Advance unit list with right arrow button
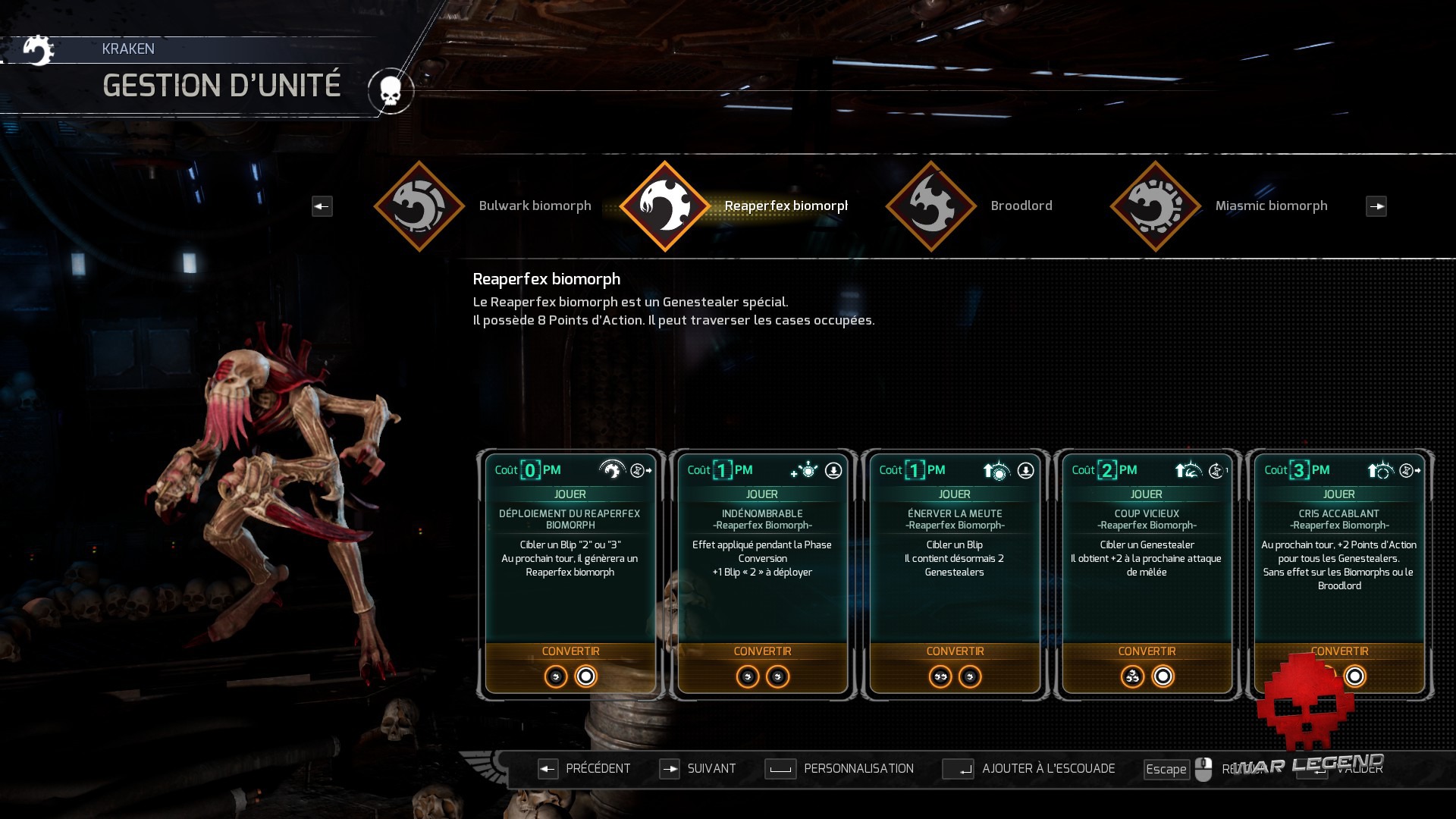Screen dimensions: 1456x819 [x=1376, y=206]
